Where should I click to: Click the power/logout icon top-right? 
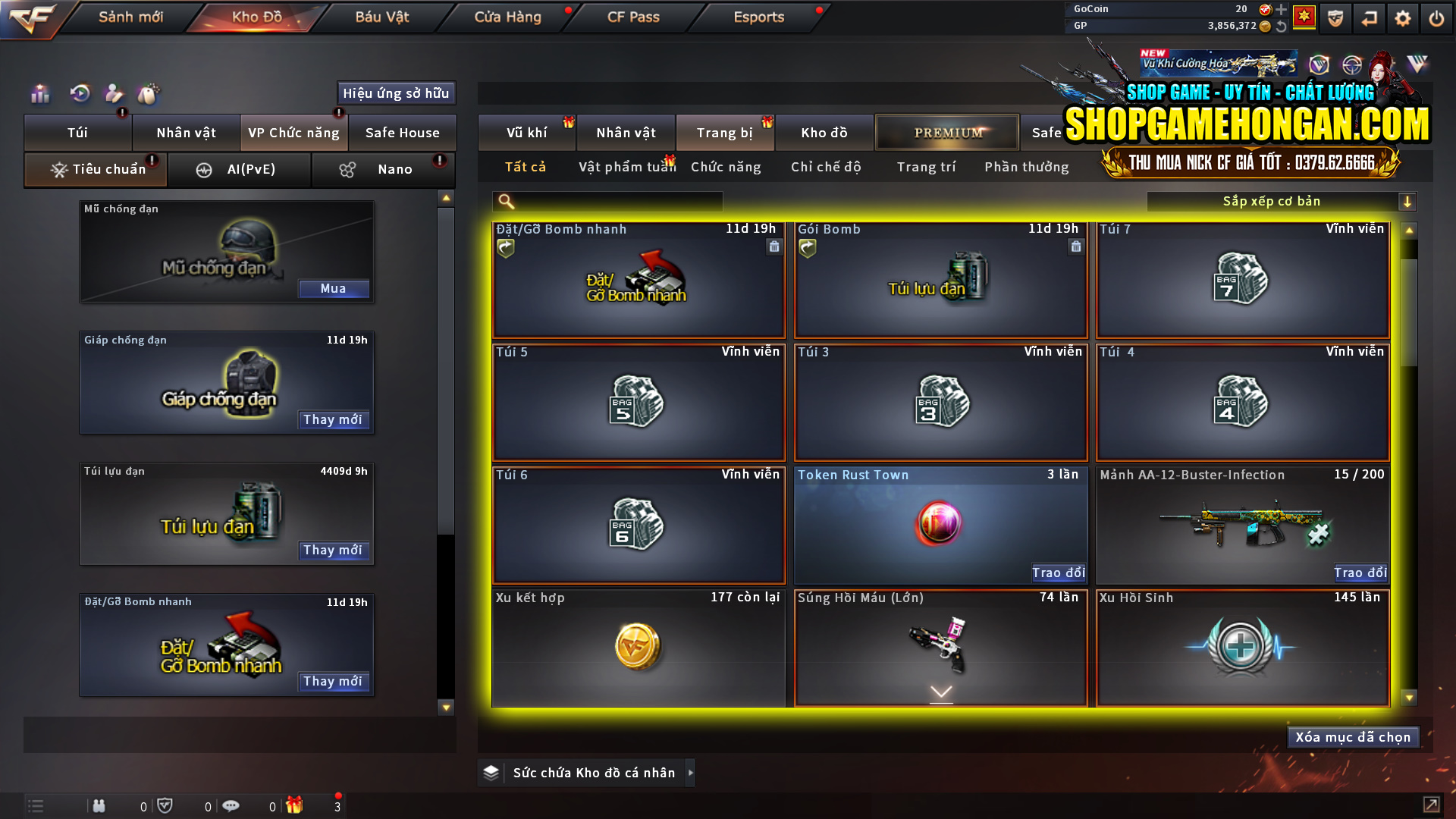point(1436,17)
